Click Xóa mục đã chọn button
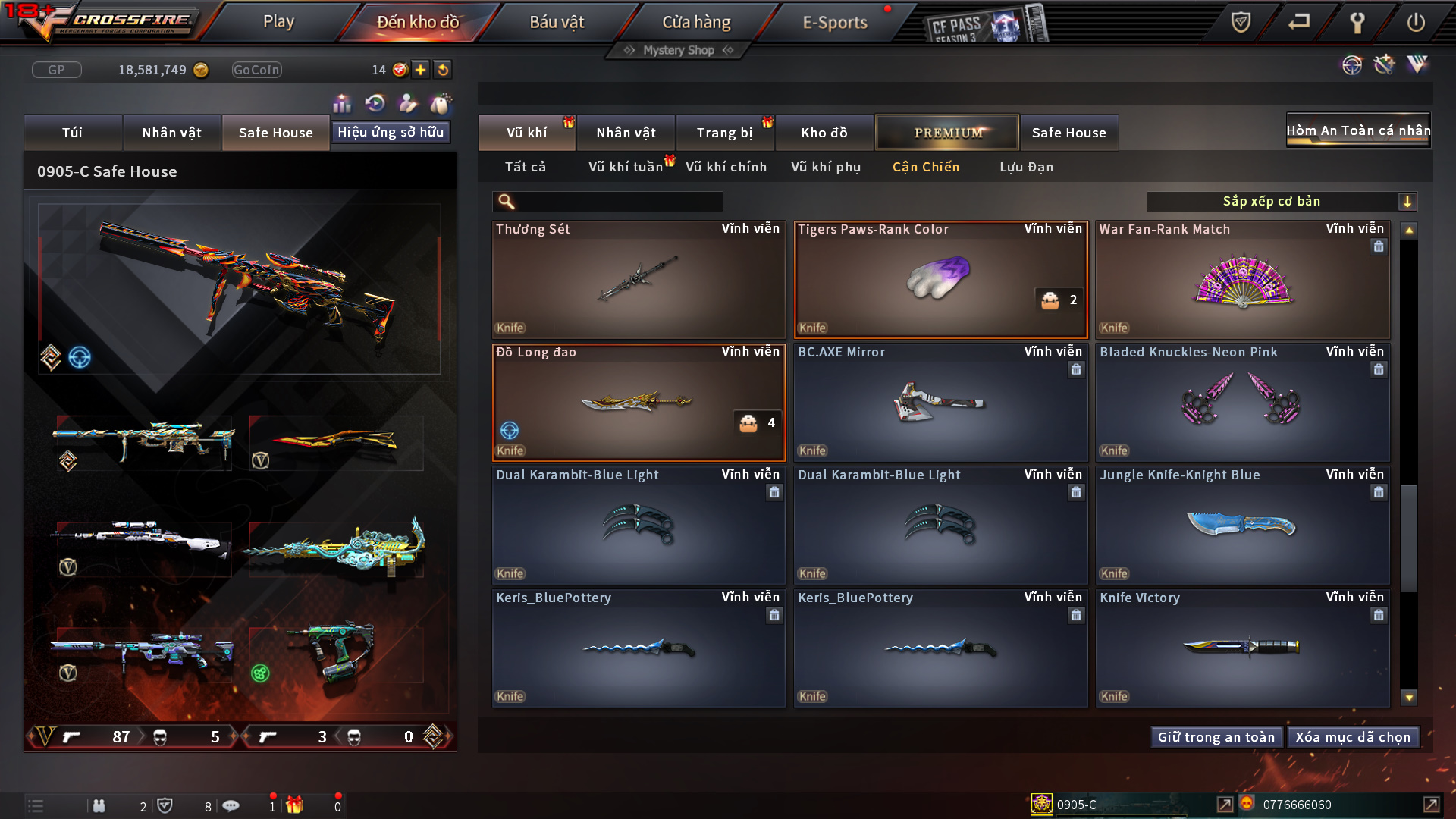The image size is (1456, 819). point(1353,737)
